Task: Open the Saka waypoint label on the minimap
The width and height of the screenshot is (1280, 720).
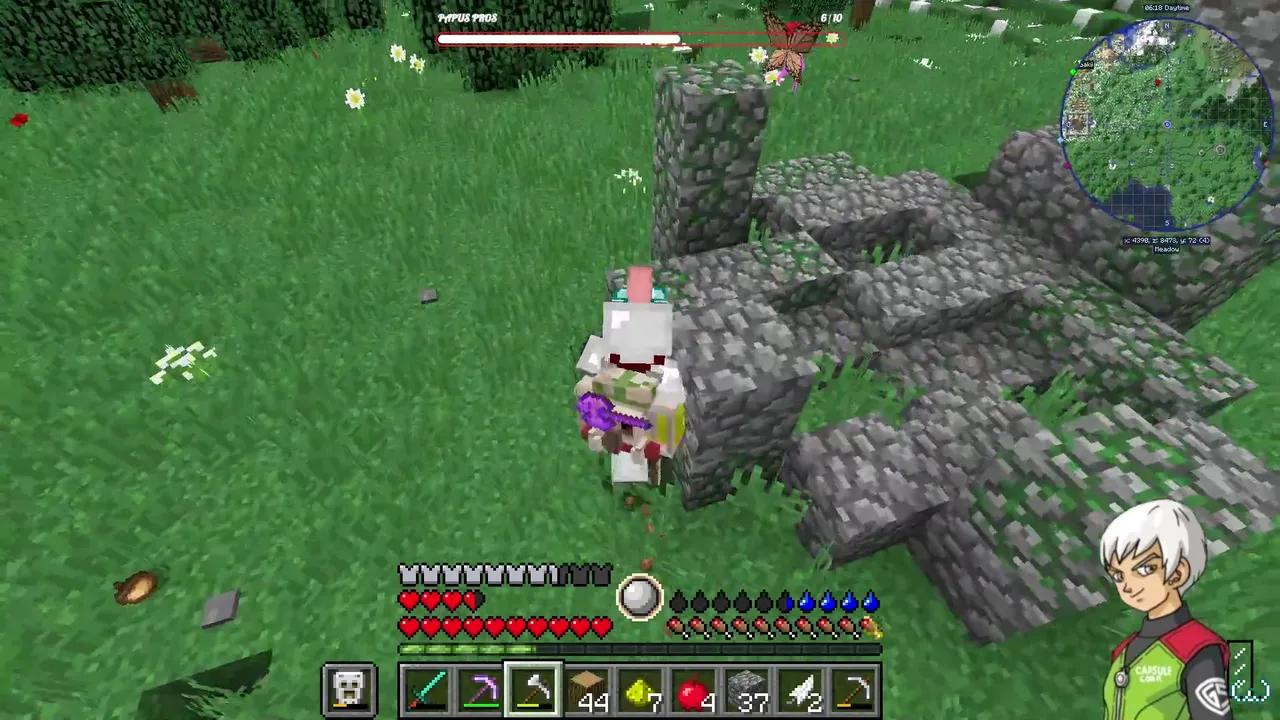Action: [x=1087, y=63]
